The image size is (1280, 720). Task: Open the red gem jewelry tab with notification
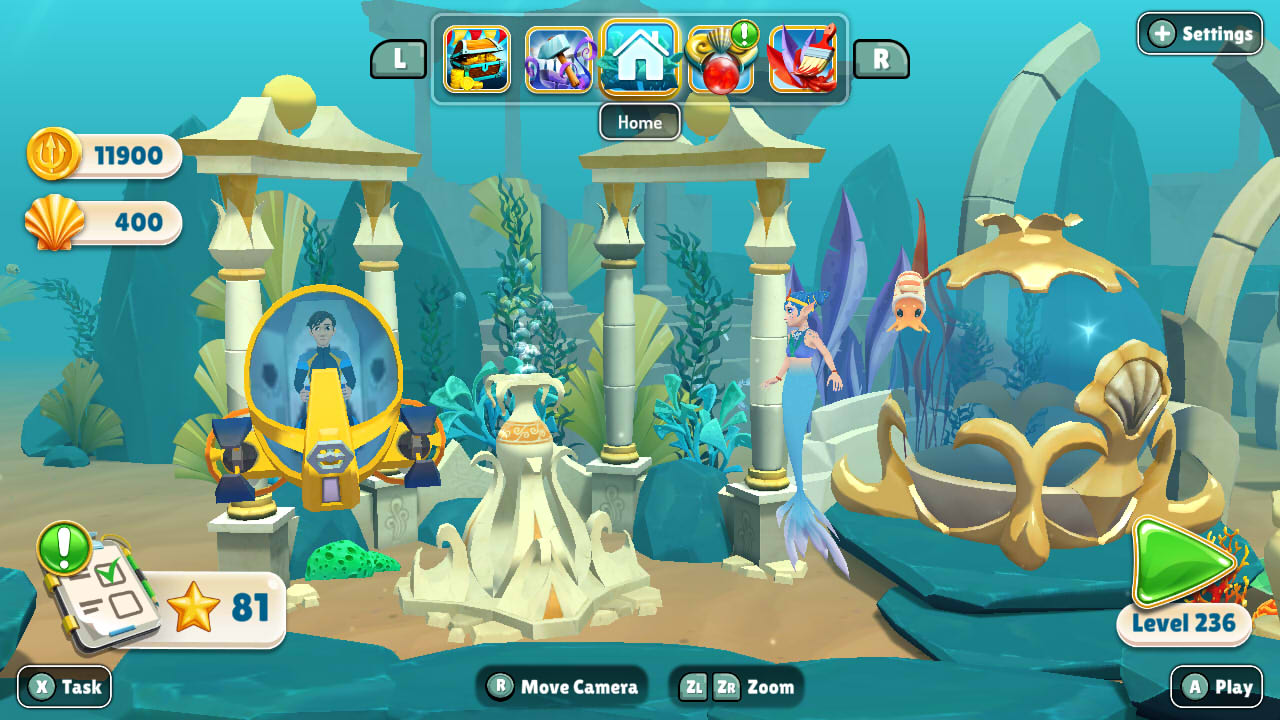pos(721,60)
